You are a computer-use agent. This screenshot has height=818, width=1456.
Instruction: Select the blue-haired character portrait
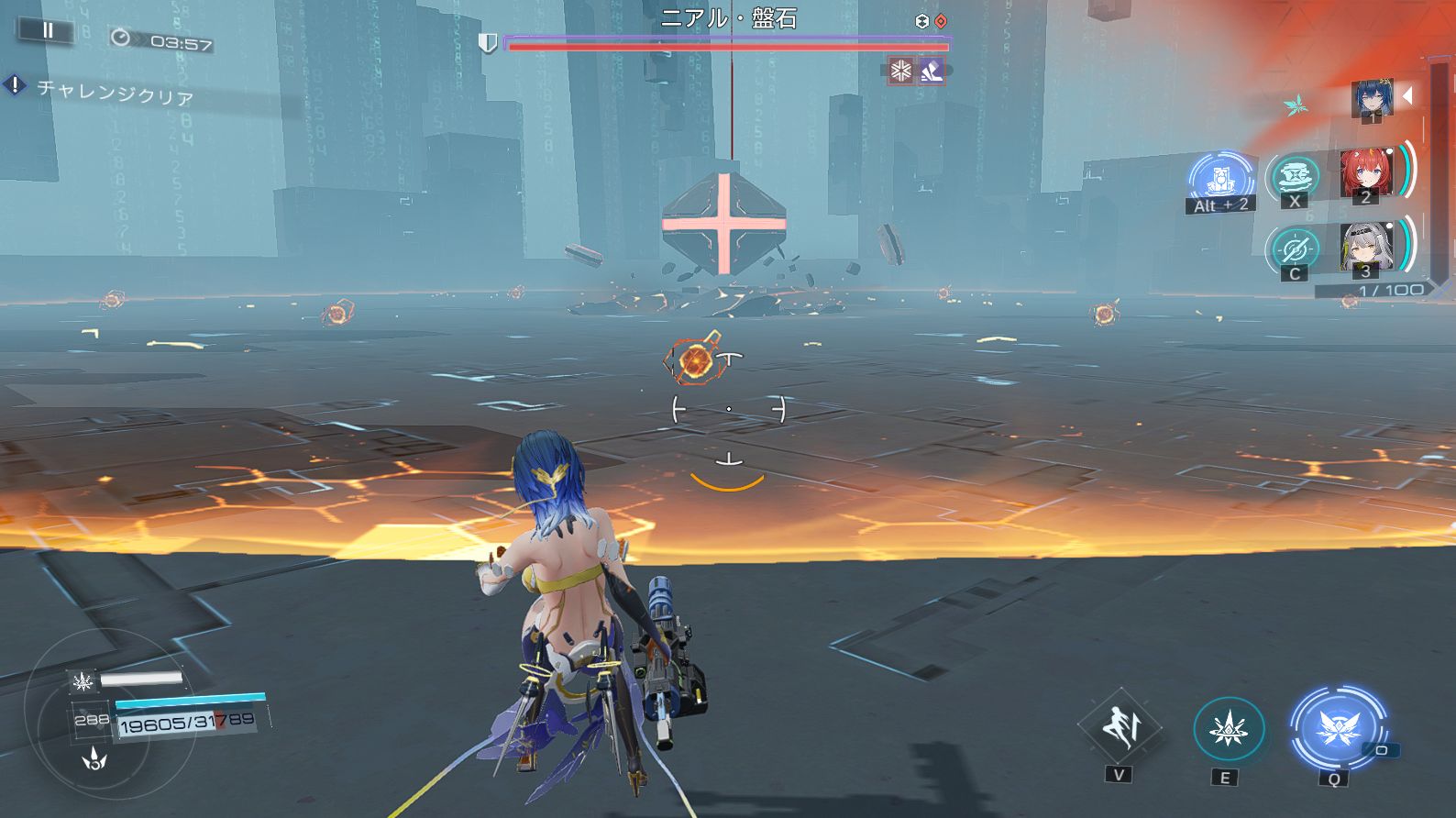click(x=1372, y=98)
